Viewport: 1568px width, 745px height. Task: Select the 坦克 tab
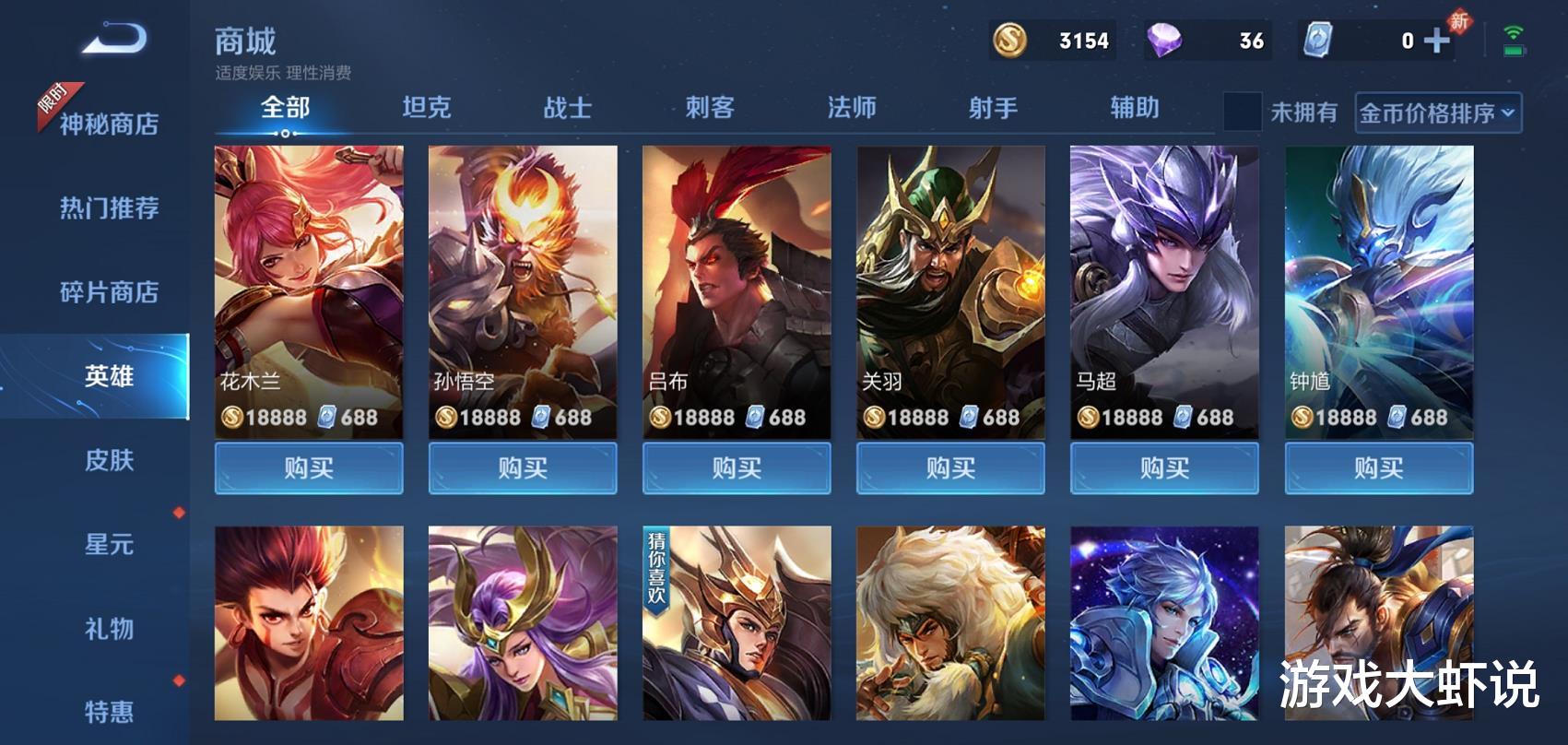tap(427, 108)
